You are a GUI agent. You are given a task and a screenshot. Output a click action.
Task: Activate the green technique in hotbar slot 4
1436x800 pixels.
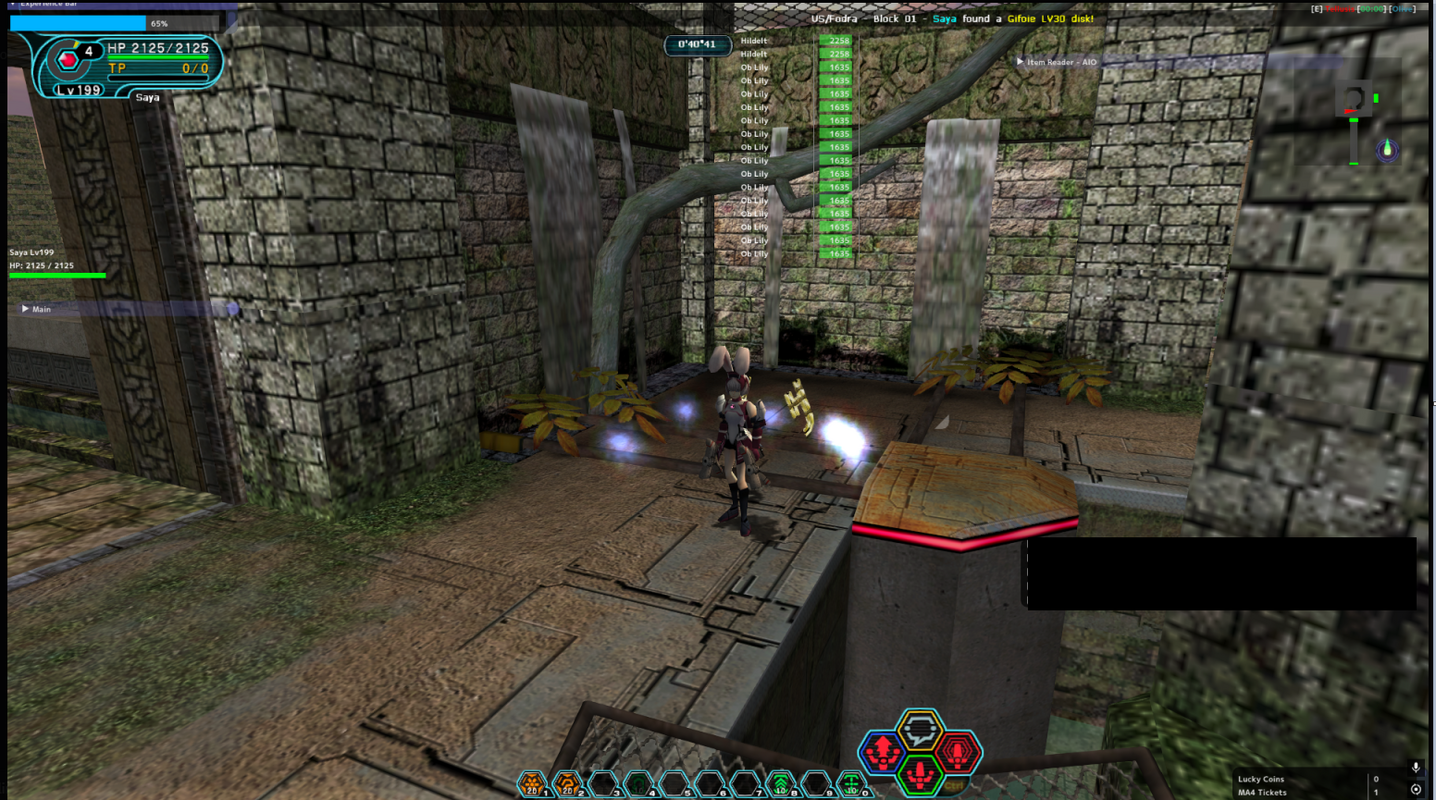[639, 784]
